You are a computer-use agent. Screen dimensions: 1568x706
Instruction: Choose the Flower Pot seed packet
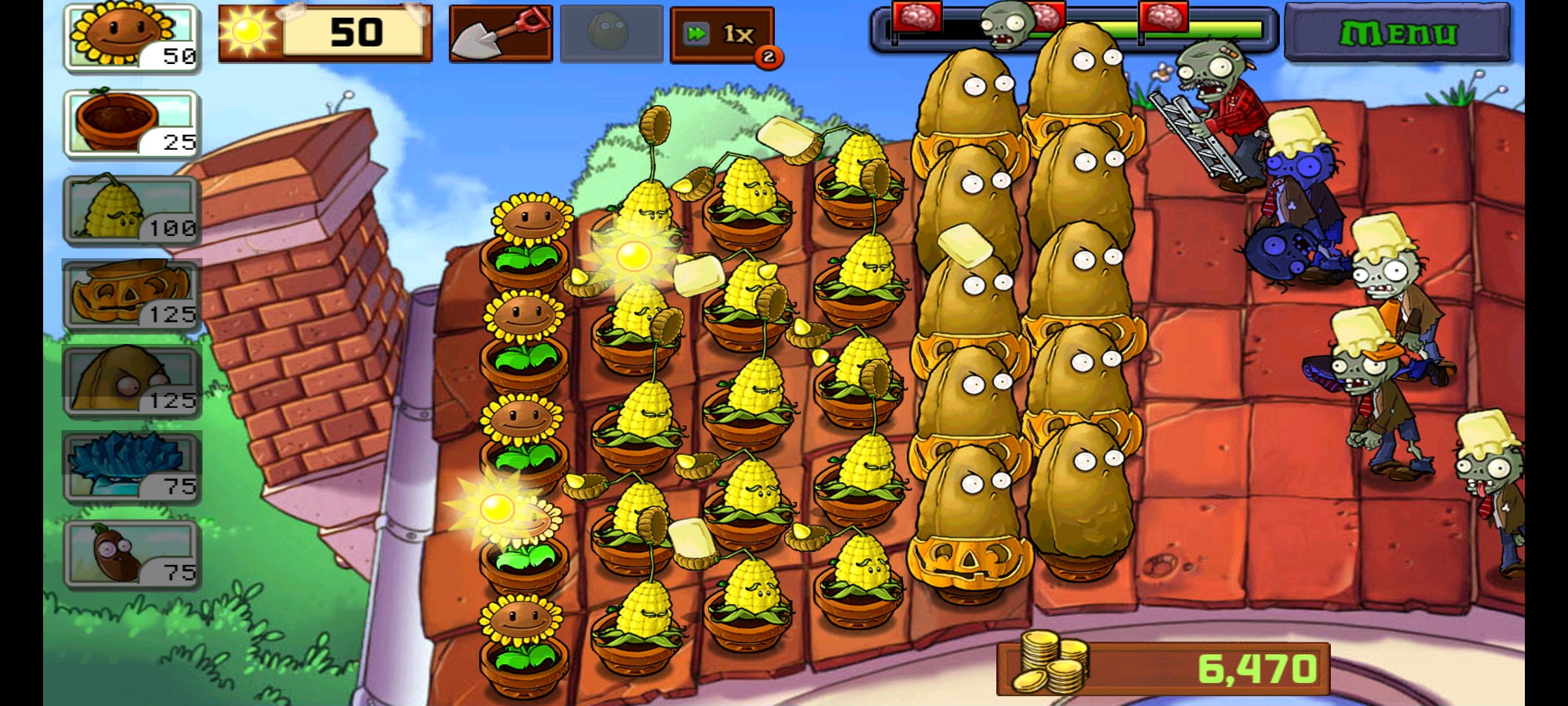coord(131,124)
